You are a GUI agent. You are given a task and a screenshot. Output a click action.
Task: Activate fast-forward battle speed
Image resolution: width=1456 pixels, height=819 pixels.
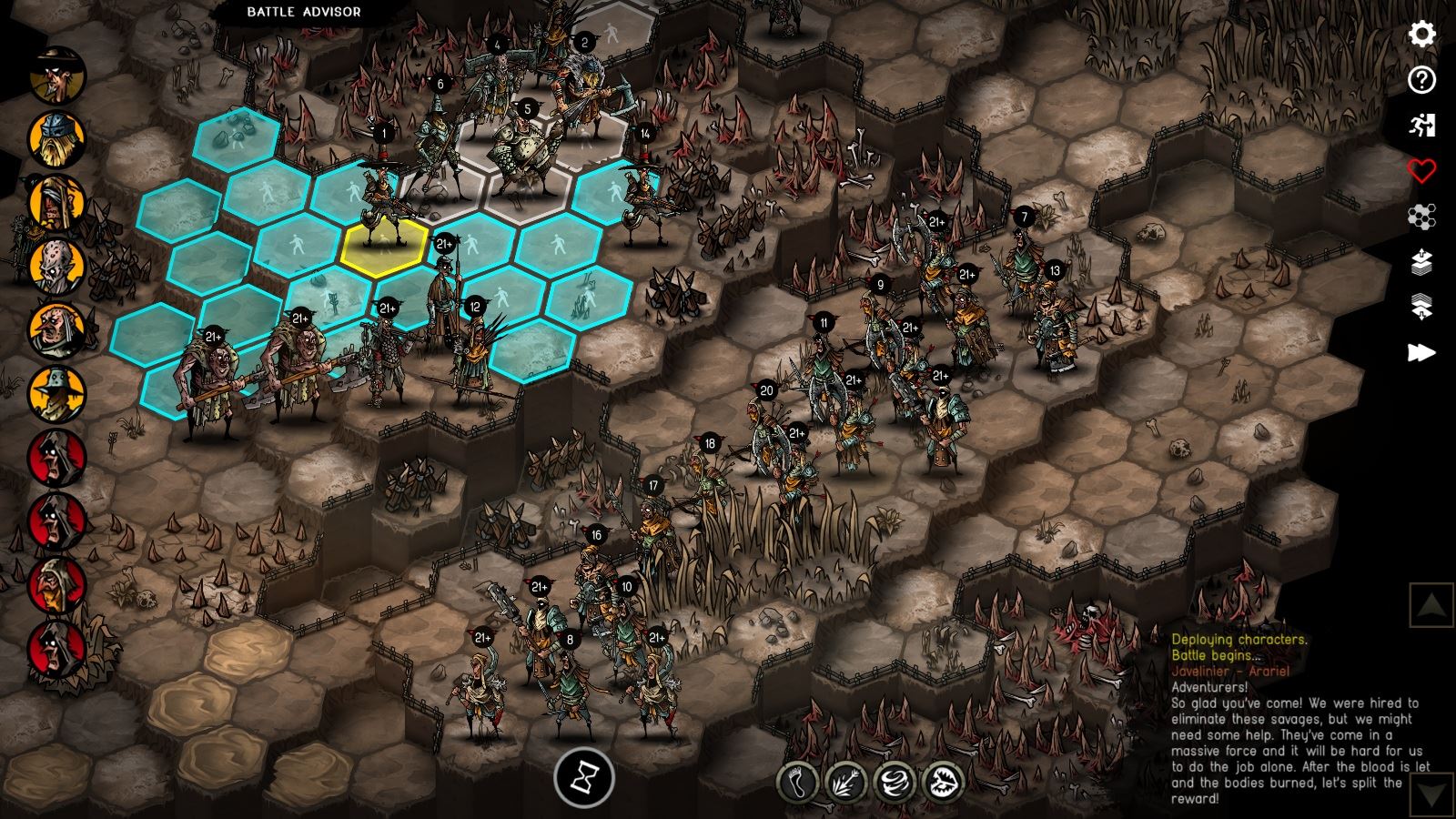point(1421,352)
